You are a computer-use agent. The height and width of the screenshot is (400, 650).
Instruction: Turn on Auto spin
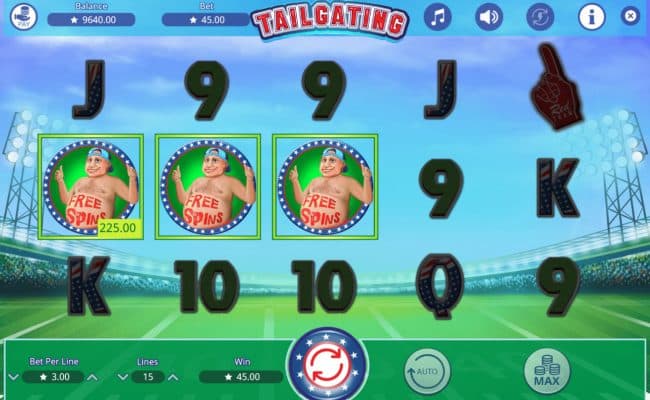[427, 372]
